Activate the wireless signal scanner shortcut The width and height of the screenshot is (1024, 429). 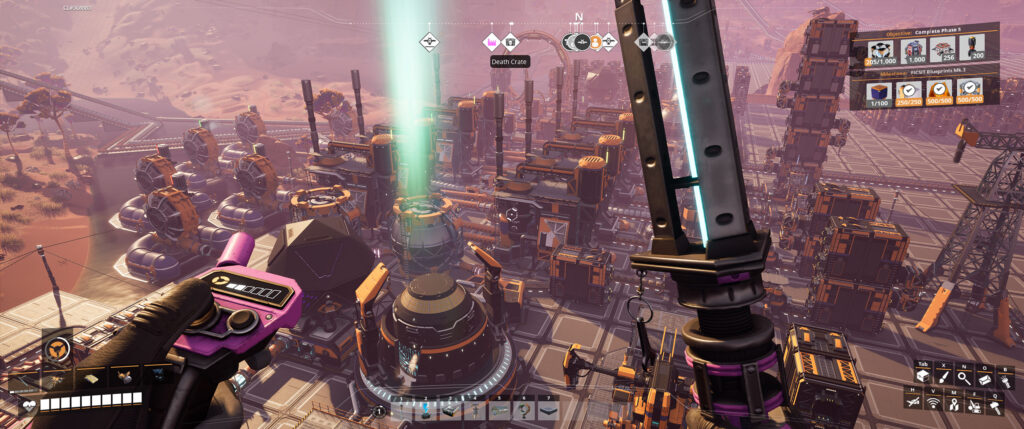tap(935, 403)
